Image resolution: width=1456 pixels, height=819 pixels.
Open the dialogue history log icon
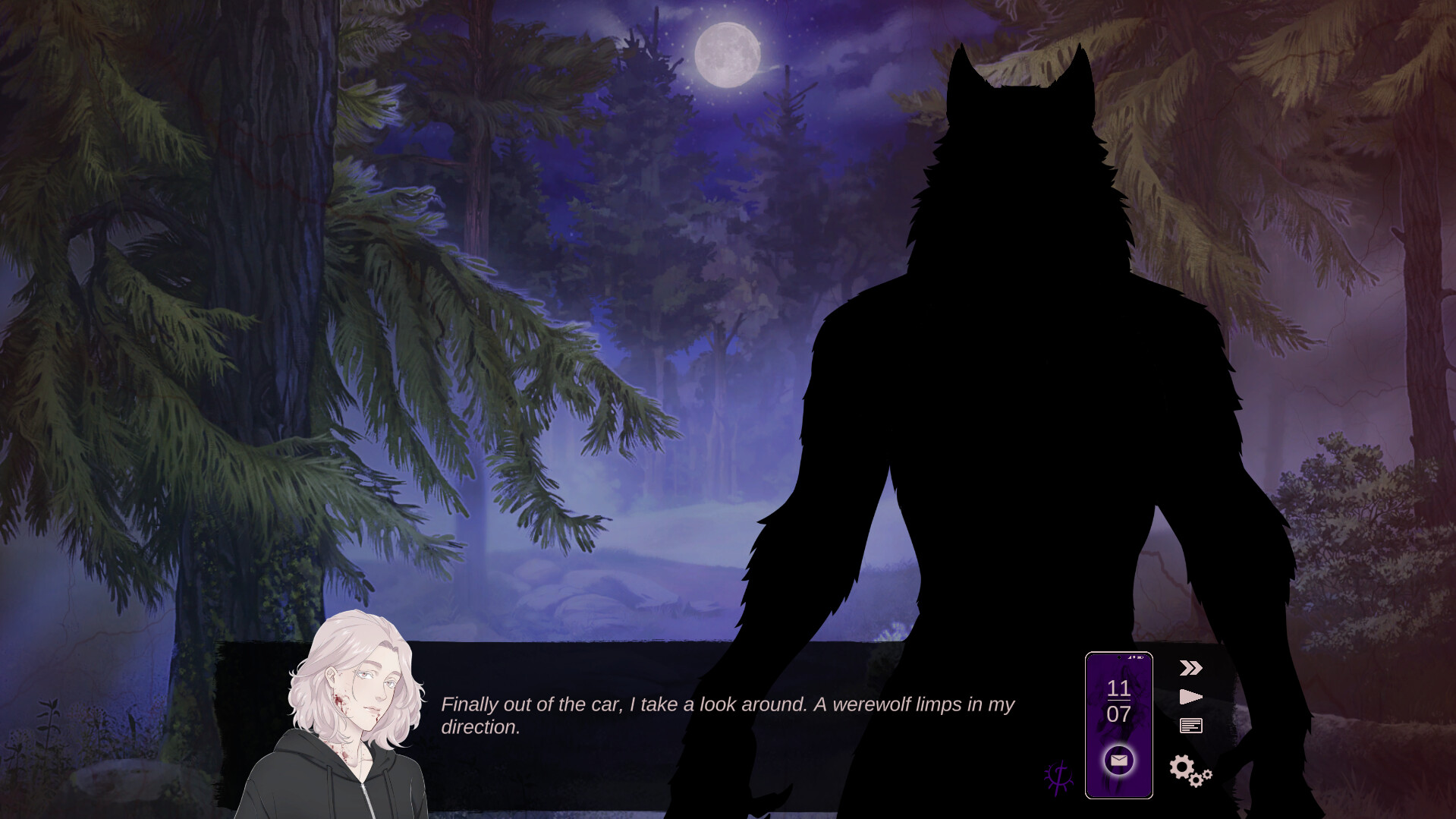[1191, 726]
